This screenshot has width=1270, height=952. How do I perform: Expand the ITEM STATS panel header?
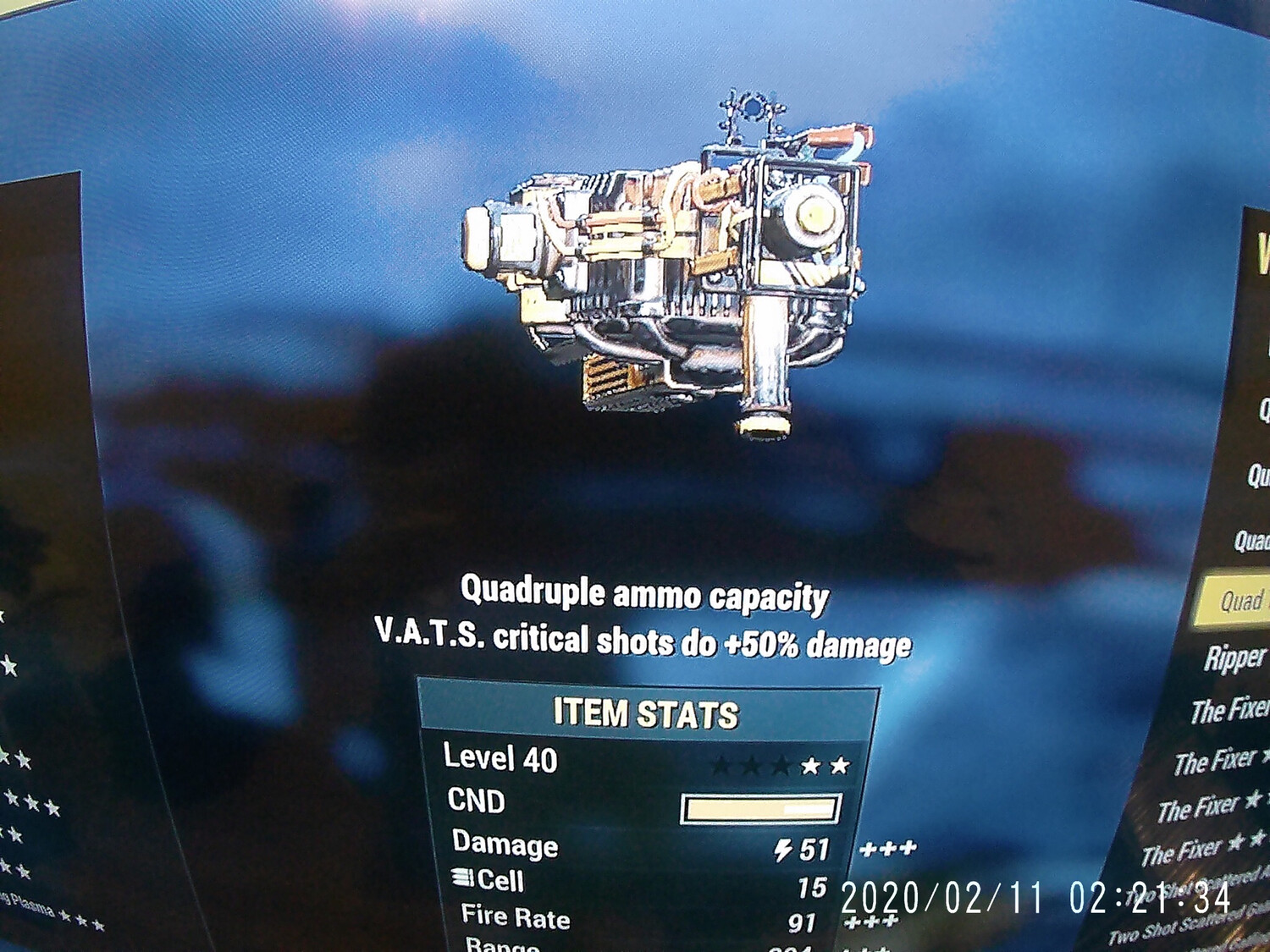pyautogui.click(x=647, y=713)
